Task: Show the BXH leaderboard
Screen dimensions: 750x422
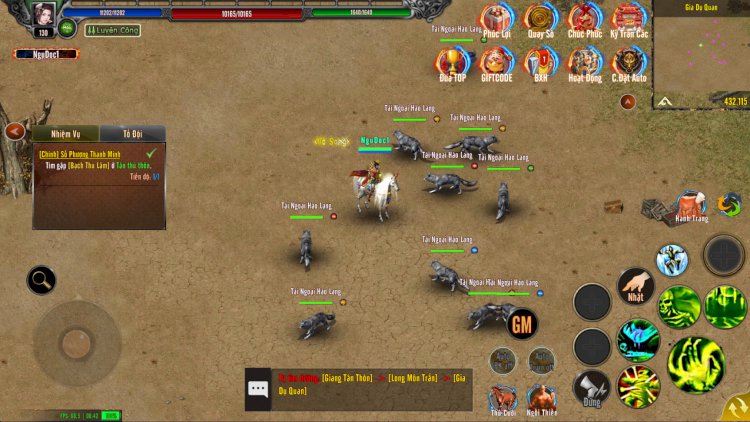Action: (x=541, y=63)
